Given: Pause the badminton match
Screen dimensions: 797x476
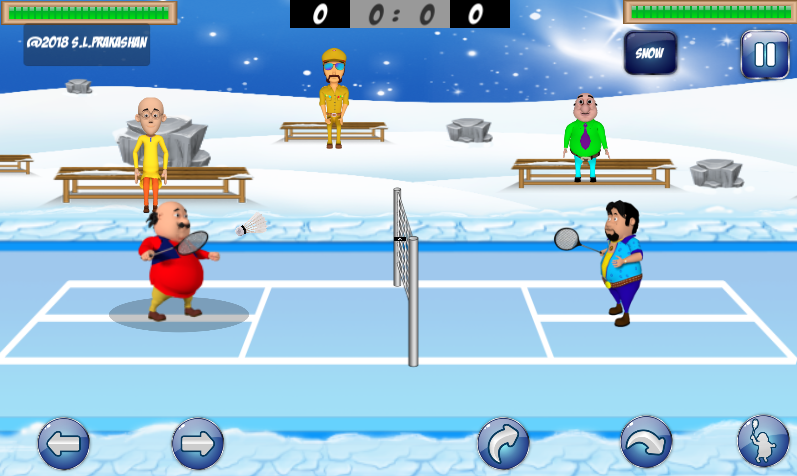Looking at the screenshot, I should pos(764,54).
